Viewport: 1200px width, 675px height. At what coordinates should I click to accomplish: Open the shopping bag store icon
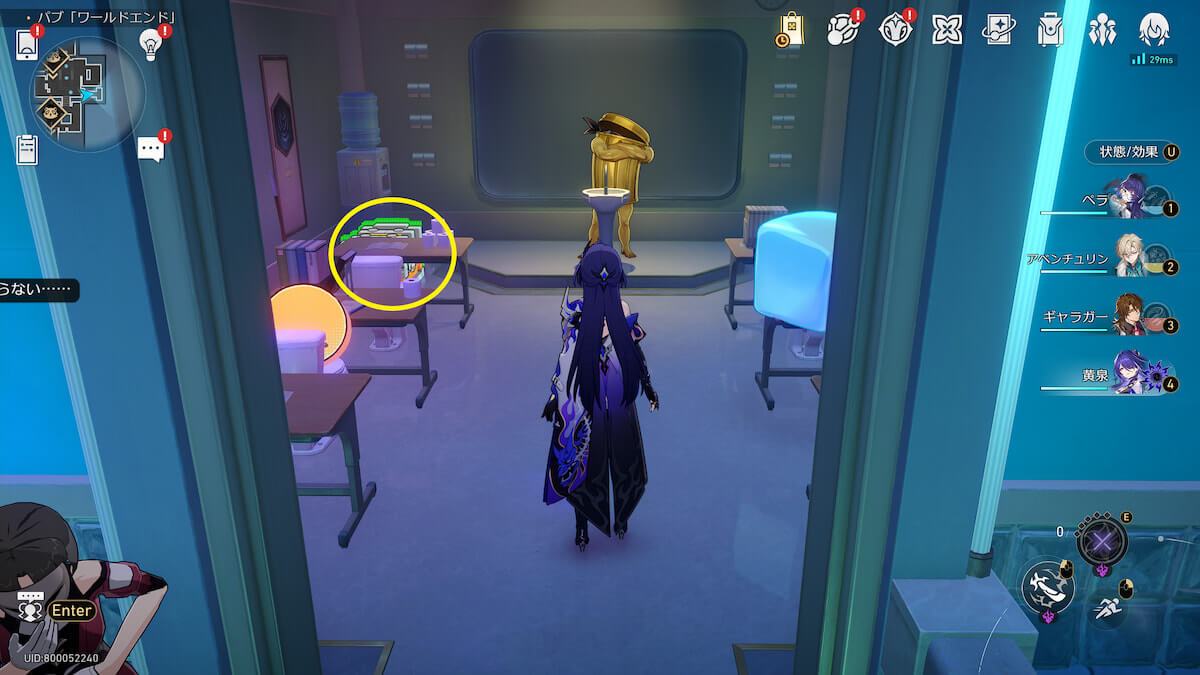click(791, 29)
